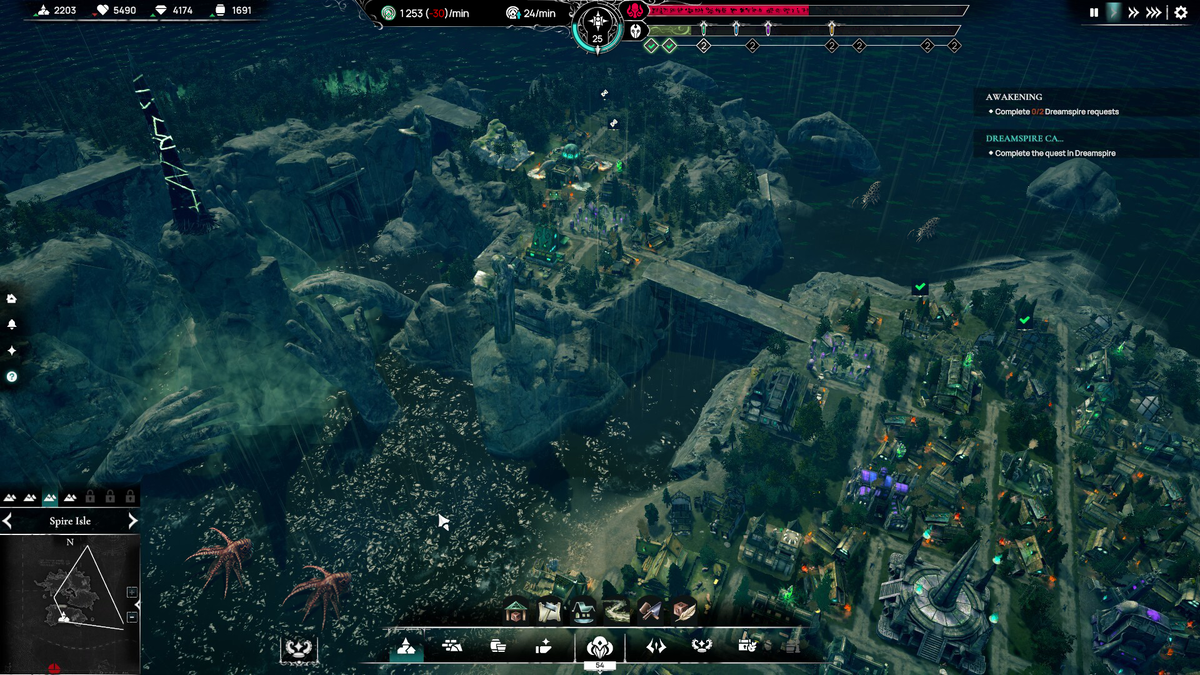The image size is (1200, 675).
Task: Click the Spire Isle minimap
Action: pyautogui.click(x=68, y=600)
